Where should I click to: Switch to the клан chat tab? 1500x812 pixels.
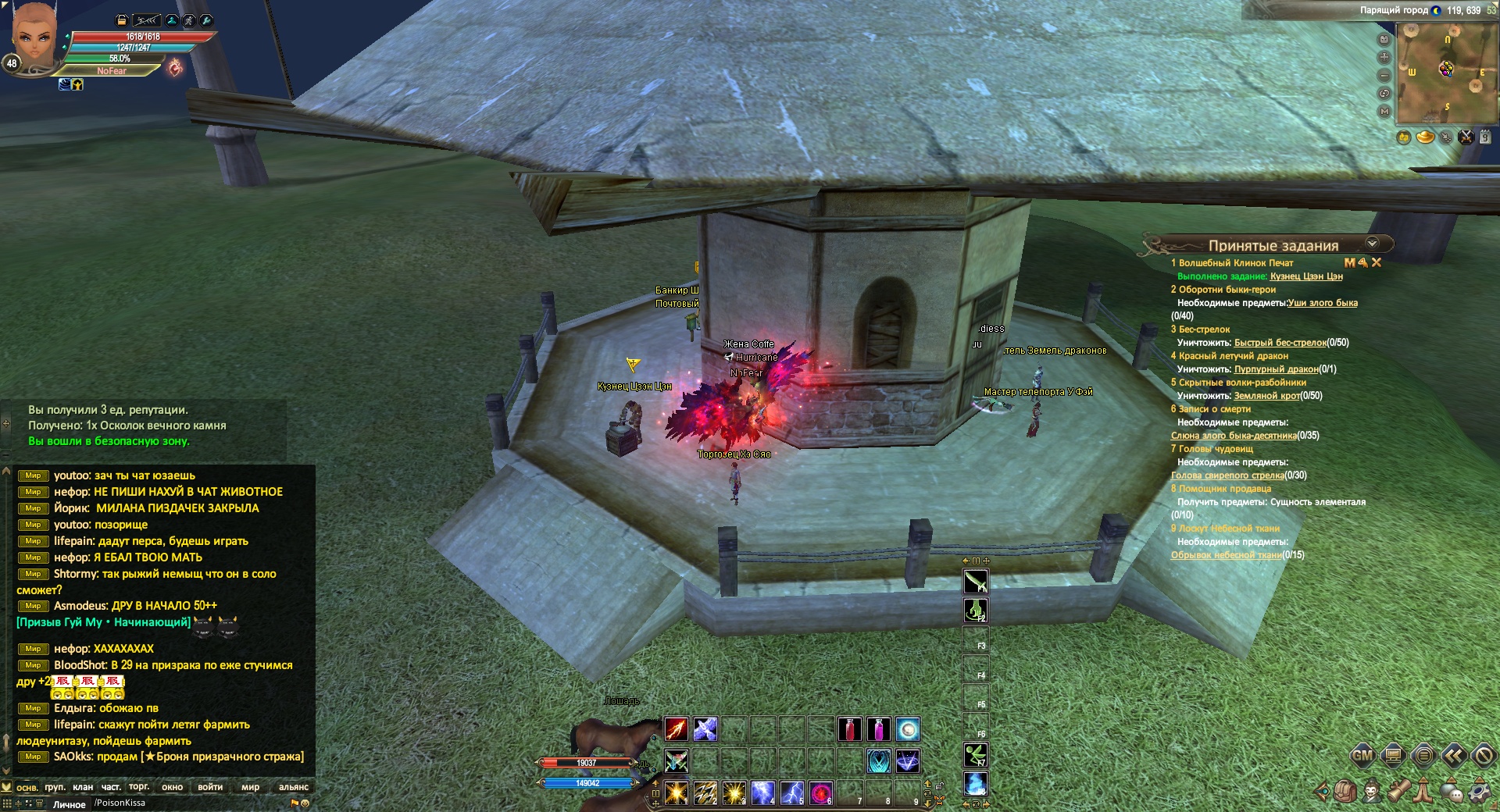pyautogui.click(x=83, y=787)
